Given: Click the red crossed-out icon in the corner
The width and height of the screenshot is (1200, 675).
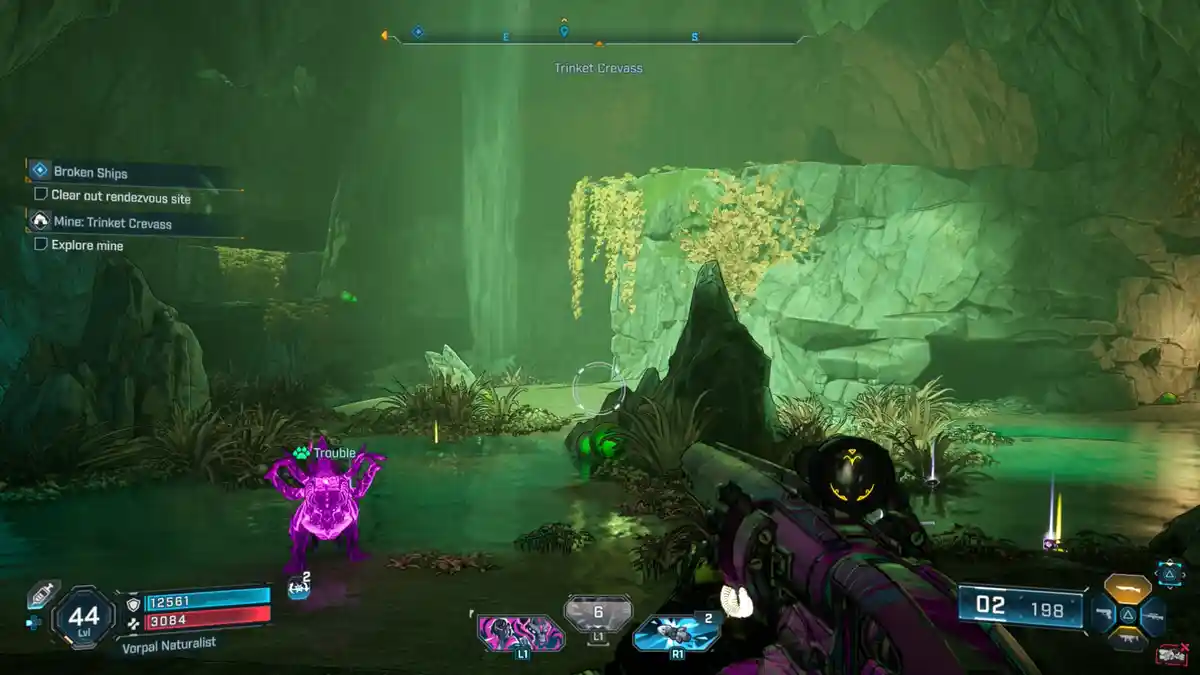Looking at the screenshot, I should 1171,655.
